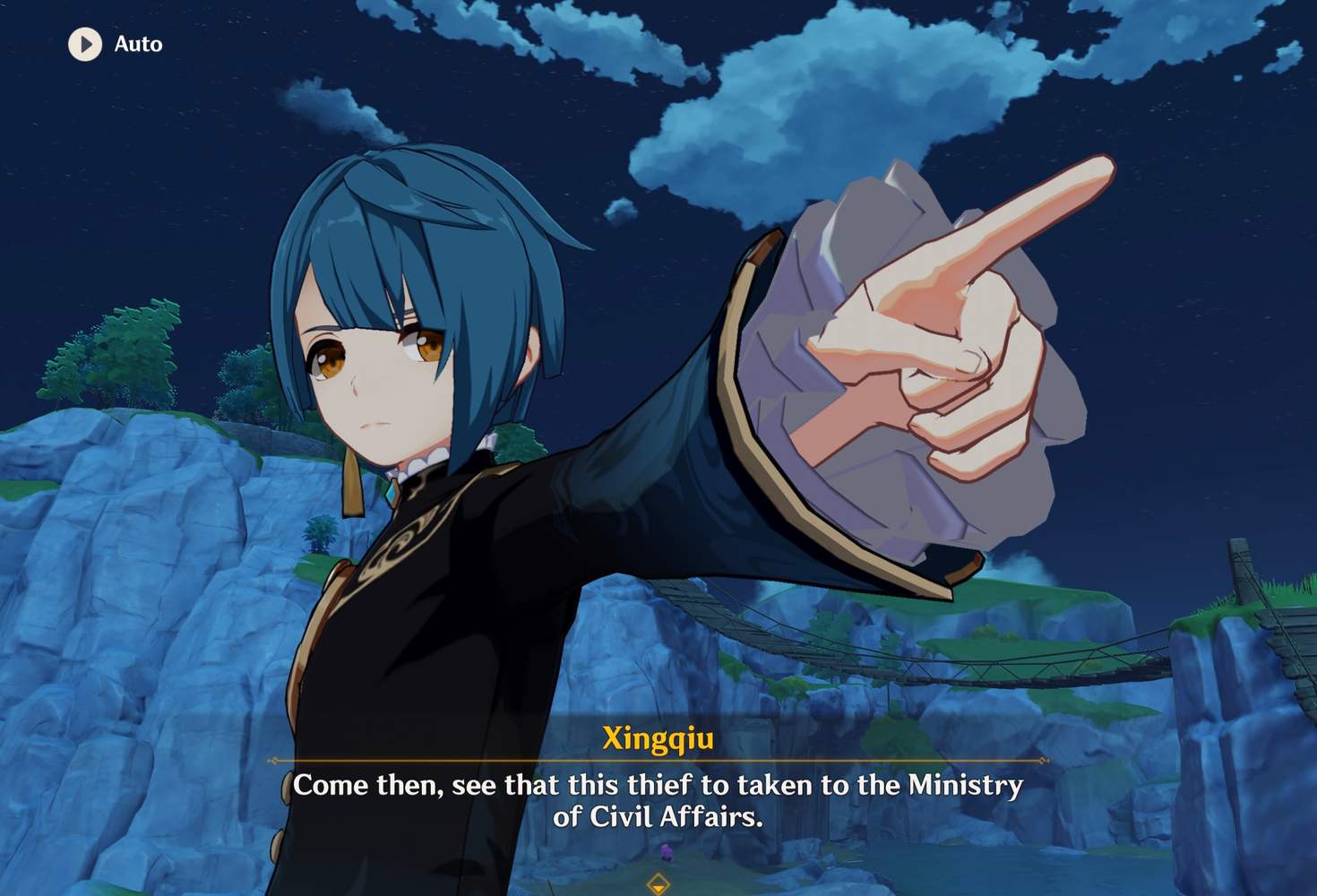
Task: Click the small purple figure near the cliff base
Action: tap(667, 851)
